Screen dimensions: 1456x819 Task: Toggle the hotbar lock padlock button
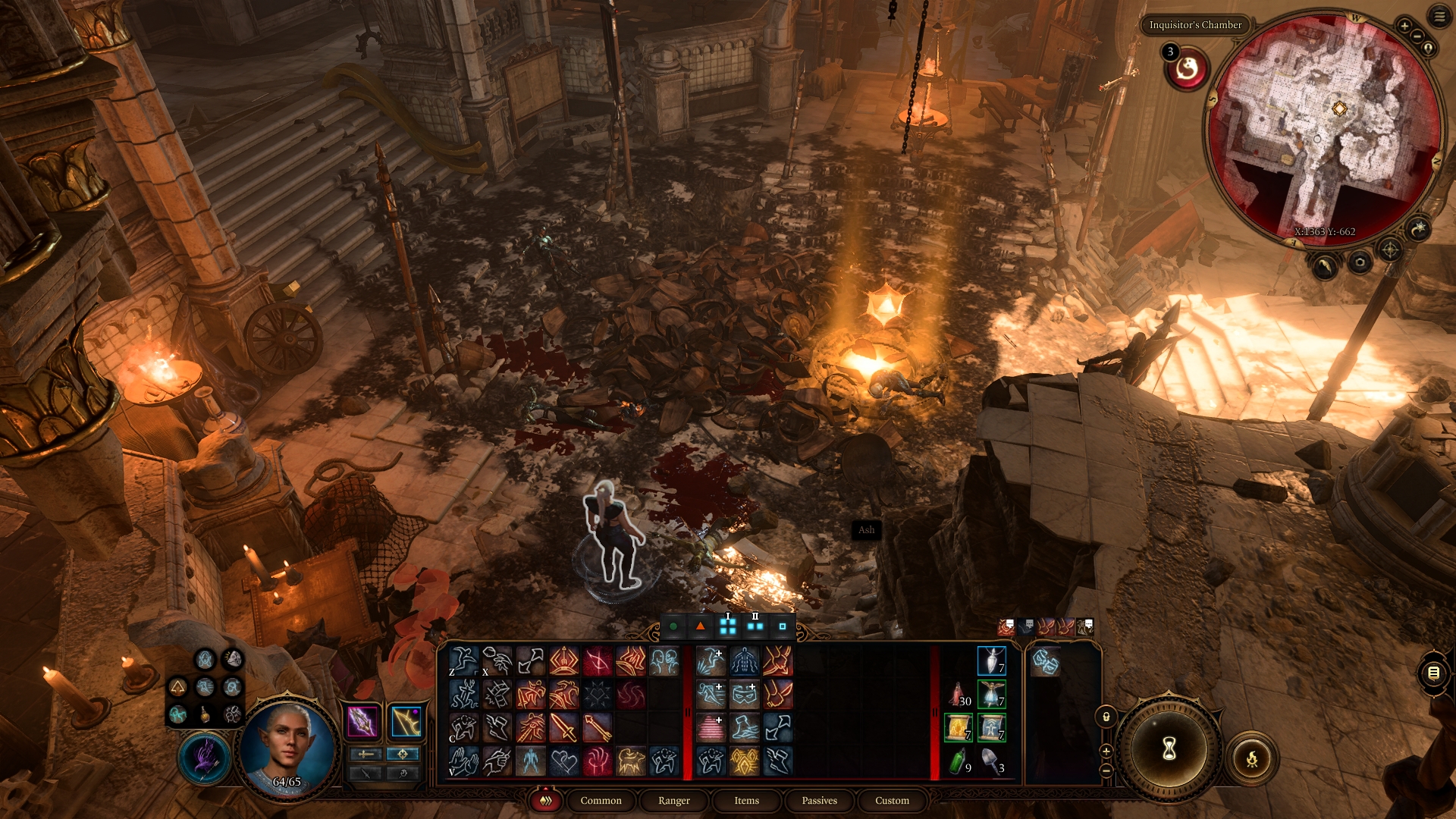pos(1106,717)
